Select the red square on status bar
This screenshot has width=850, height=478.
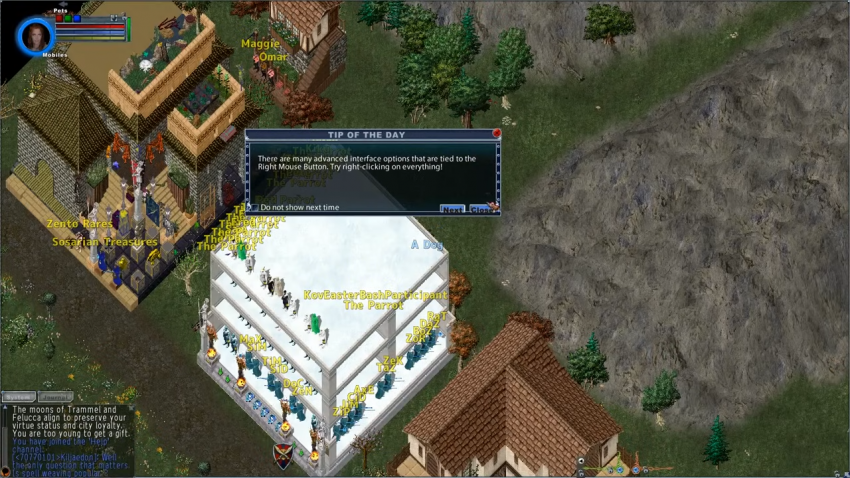pyautogui.click(x=59, y=18)
